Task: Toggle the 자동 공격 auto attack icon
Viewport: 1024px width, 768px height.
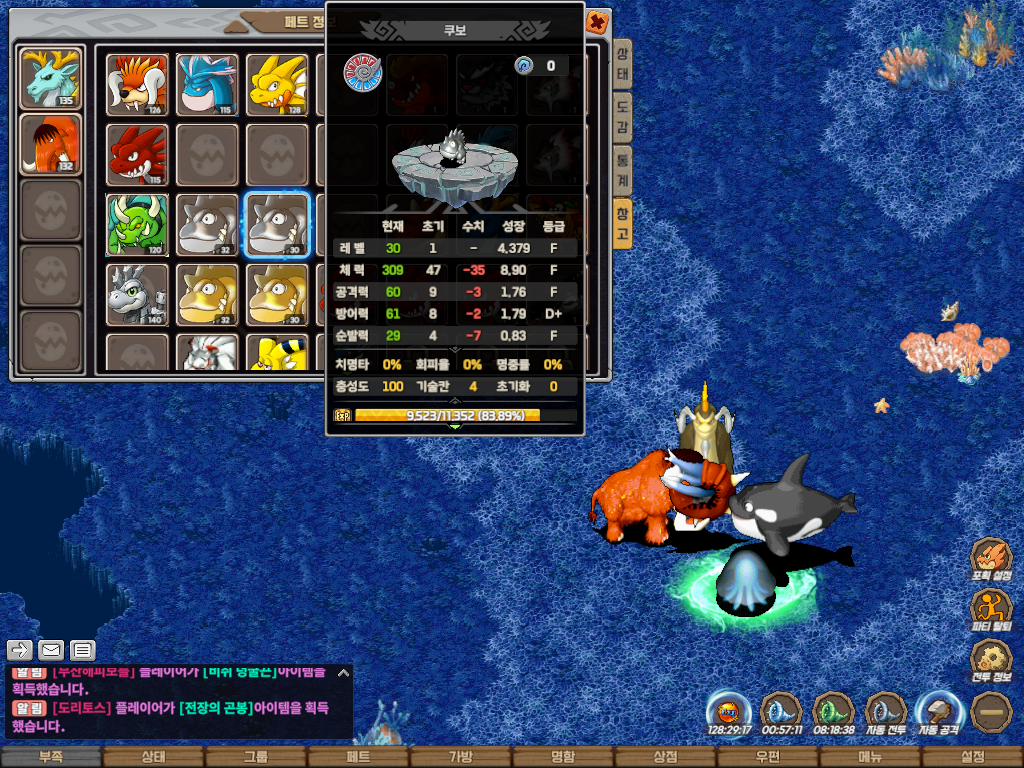Action: pos(938,714)
